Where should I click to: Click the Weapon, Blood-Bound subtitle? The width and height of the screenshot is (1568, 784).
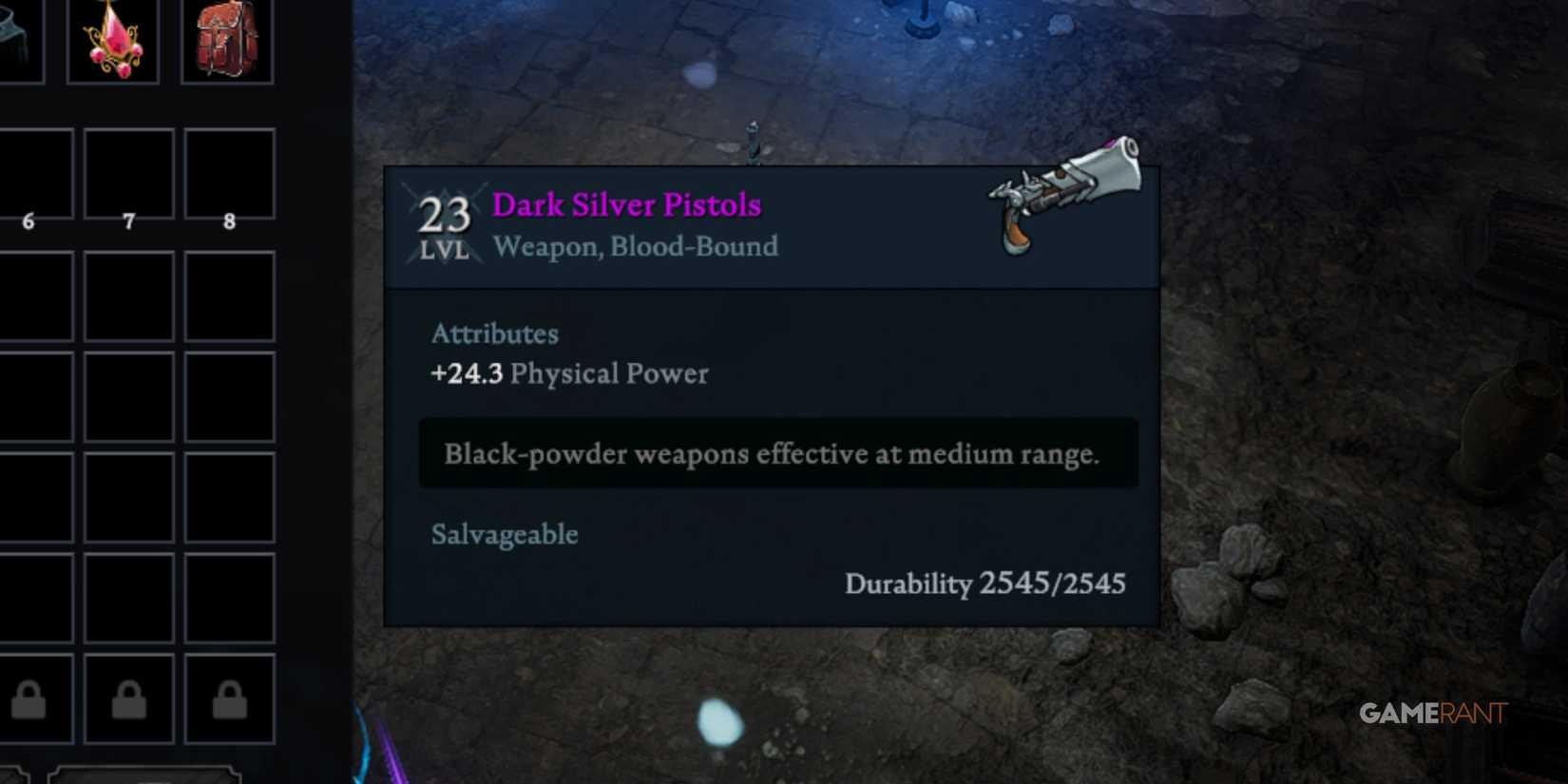point(635,246)
